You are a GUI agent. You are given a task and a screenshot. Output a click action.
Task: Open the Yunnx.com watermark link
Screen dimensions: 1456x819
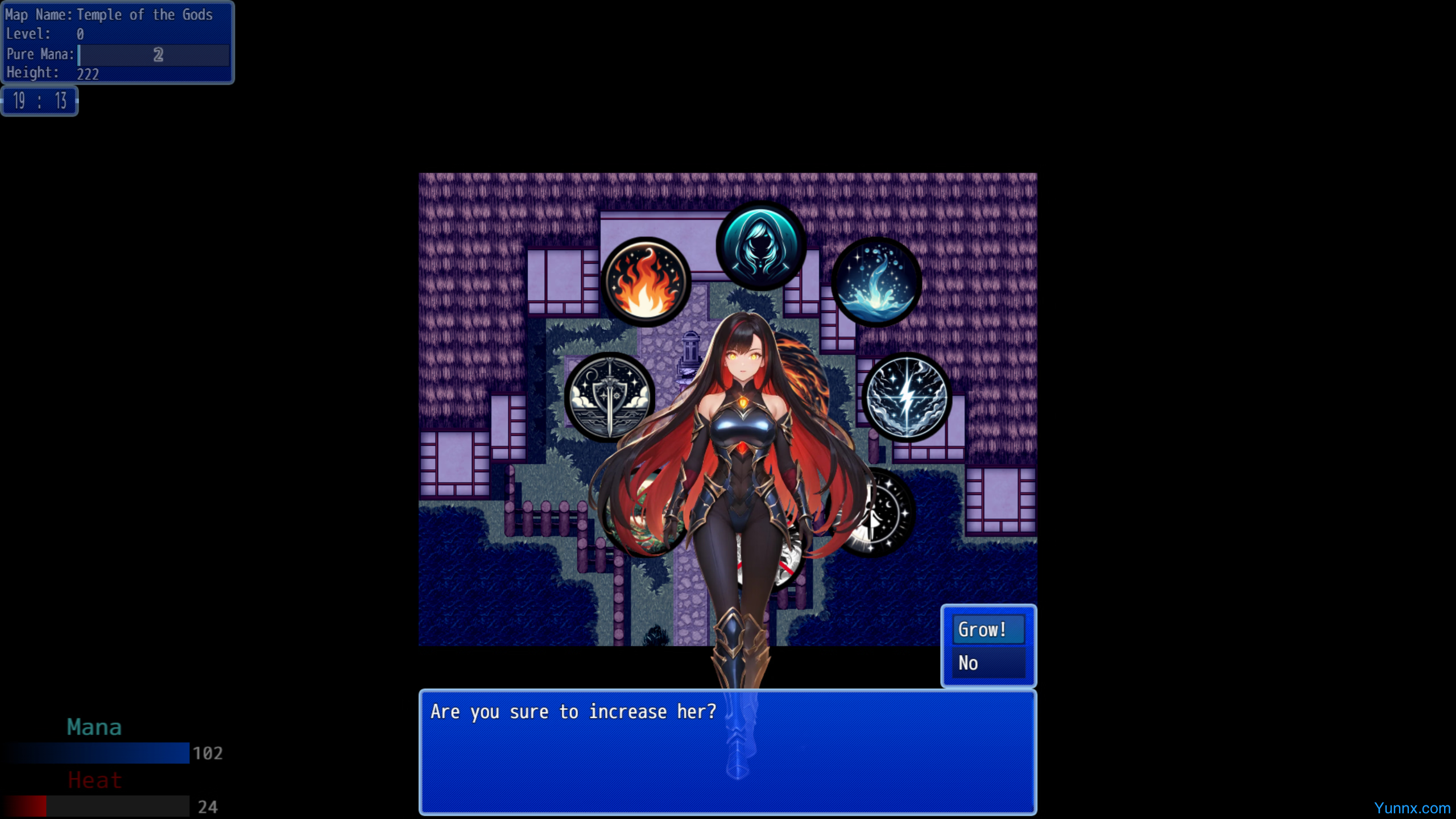(x=1412, y=808)
